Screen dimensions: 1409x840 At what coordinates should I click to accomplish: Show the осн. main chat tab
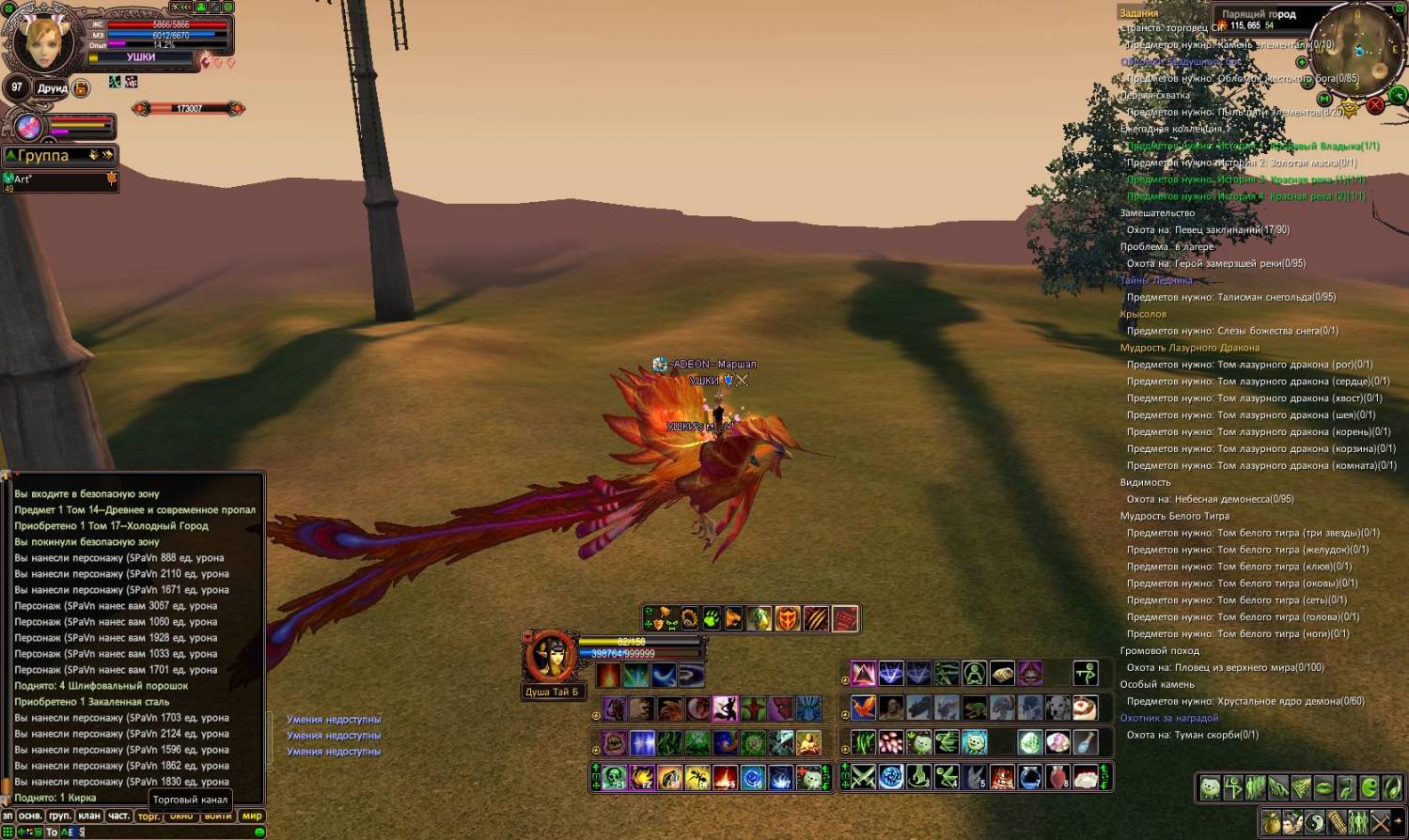click(30, 816)
